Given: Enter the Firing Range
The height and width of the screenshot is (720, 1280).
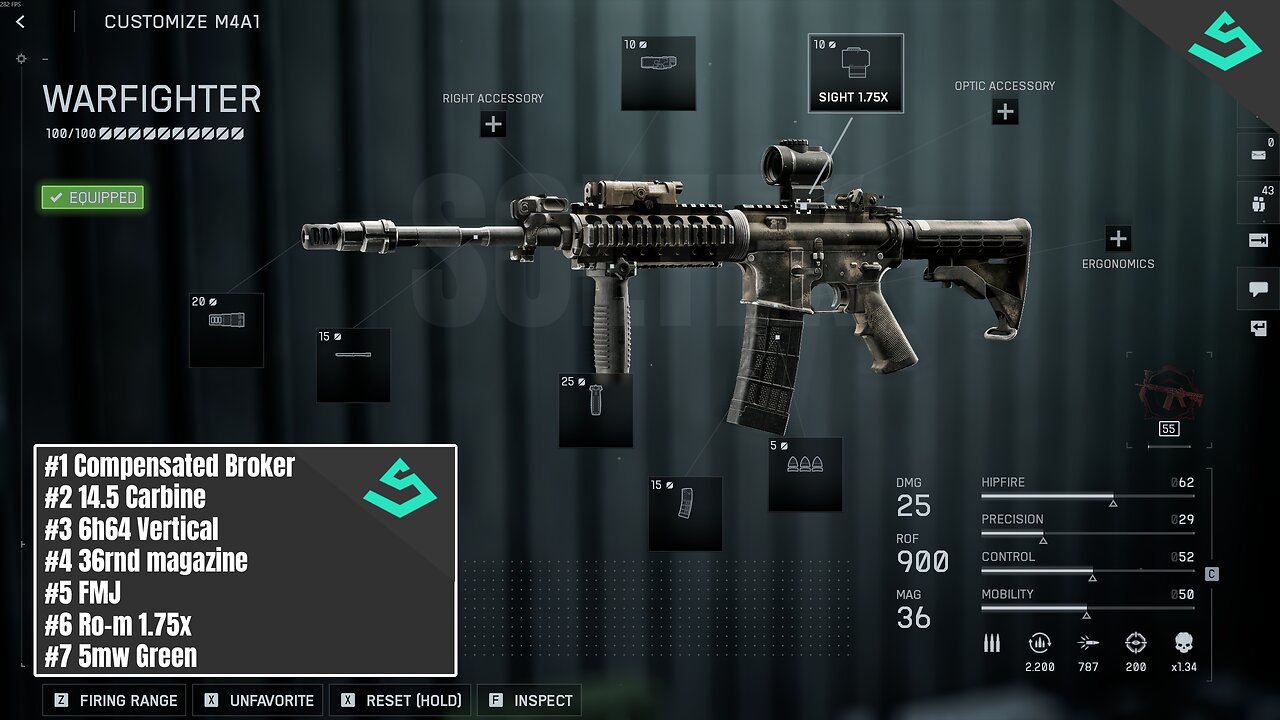Looking at the screenshot, I should [116, 700].
